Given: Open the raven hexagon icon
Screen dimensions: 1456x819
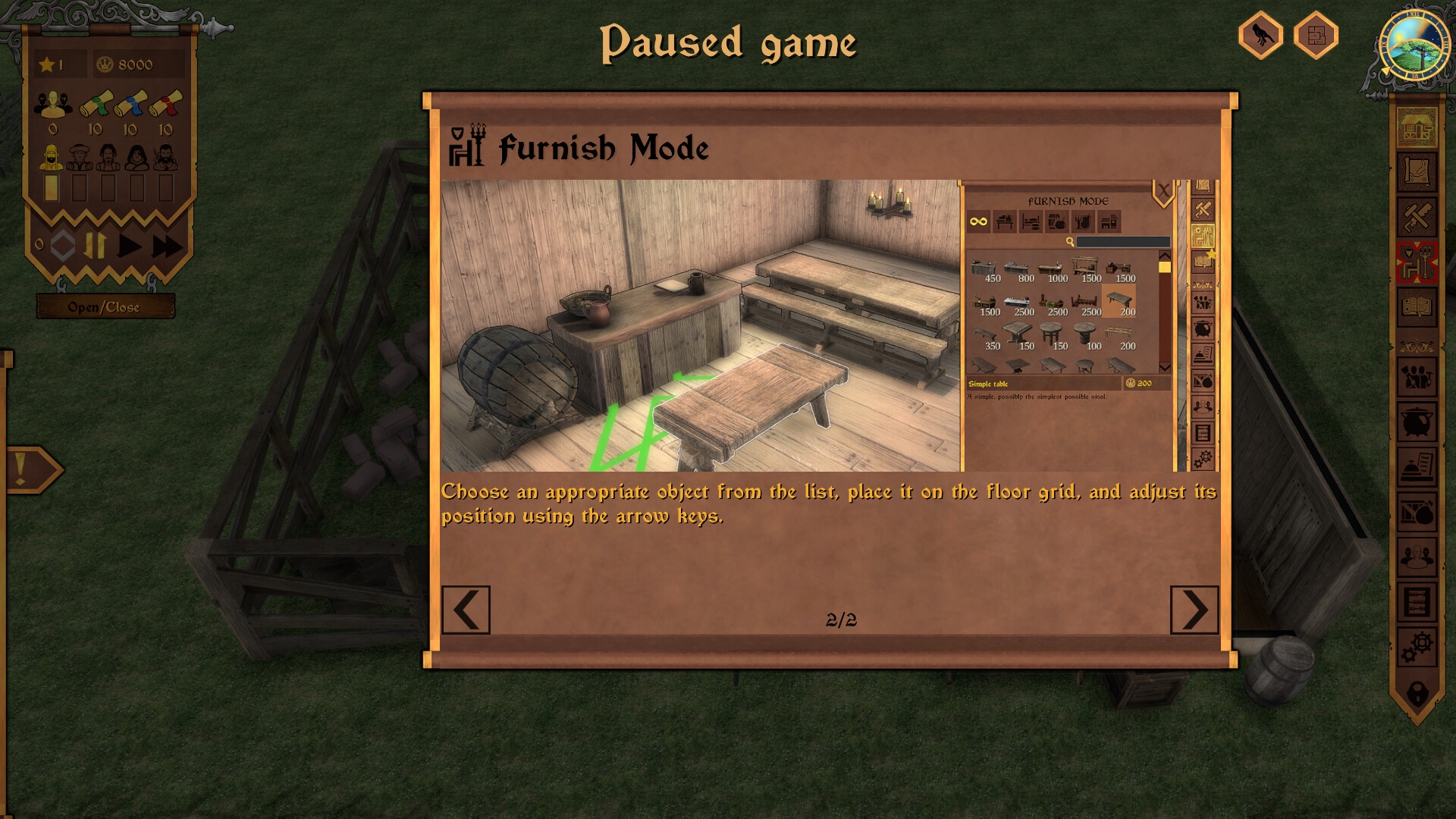Looking at the screenshot, I should (x=1260, y=35).
